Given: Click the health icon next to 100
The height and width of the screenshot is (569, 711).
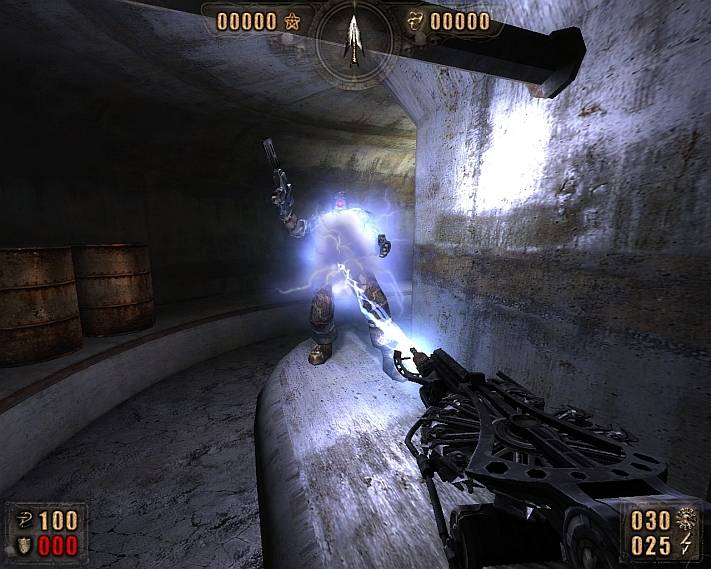Looking at the screenshot, I should click(19, 520).
